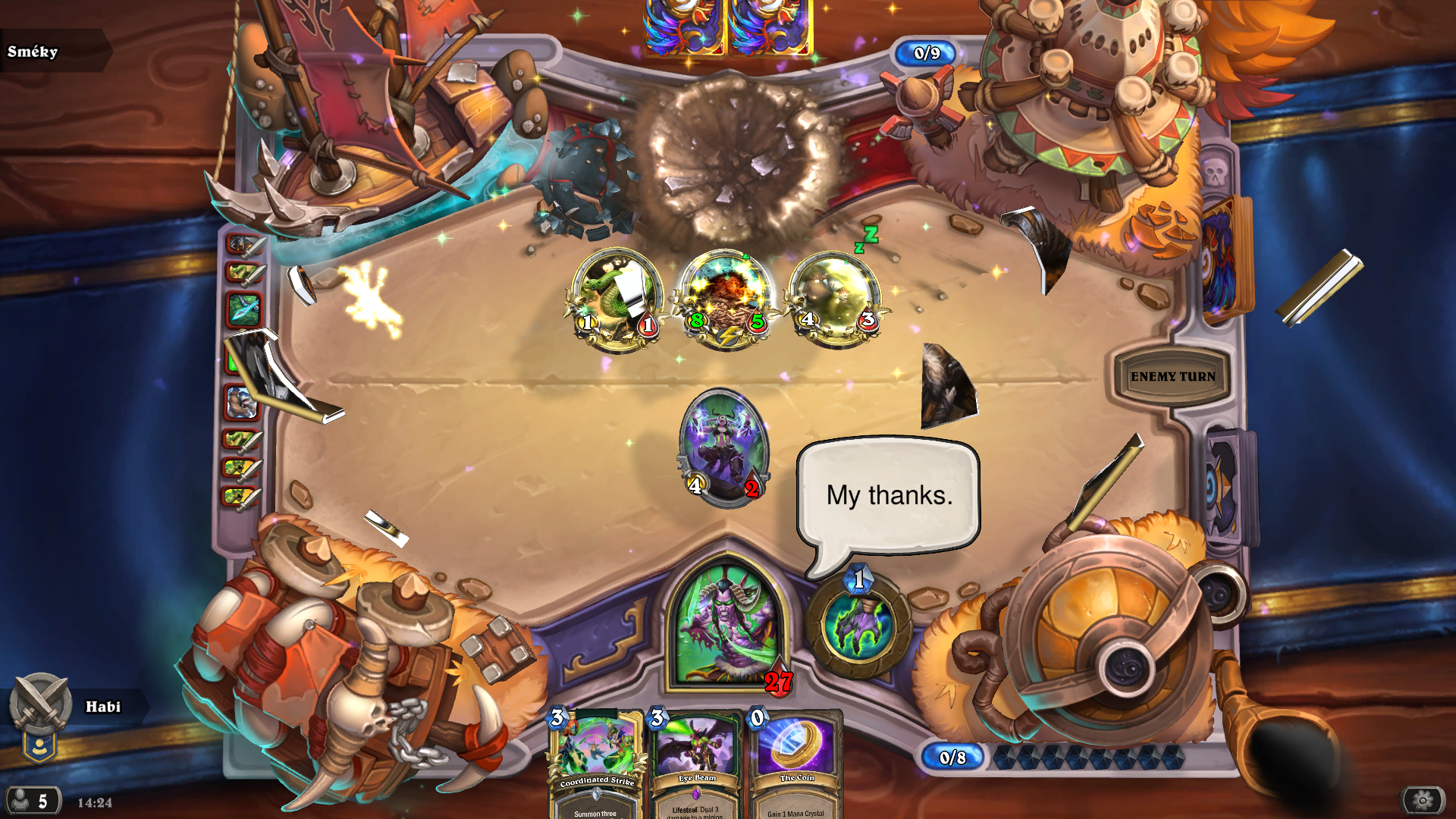
Task: Activate the Demon Claws hero power
Action: pyautogui.click(x=858, y=626)
